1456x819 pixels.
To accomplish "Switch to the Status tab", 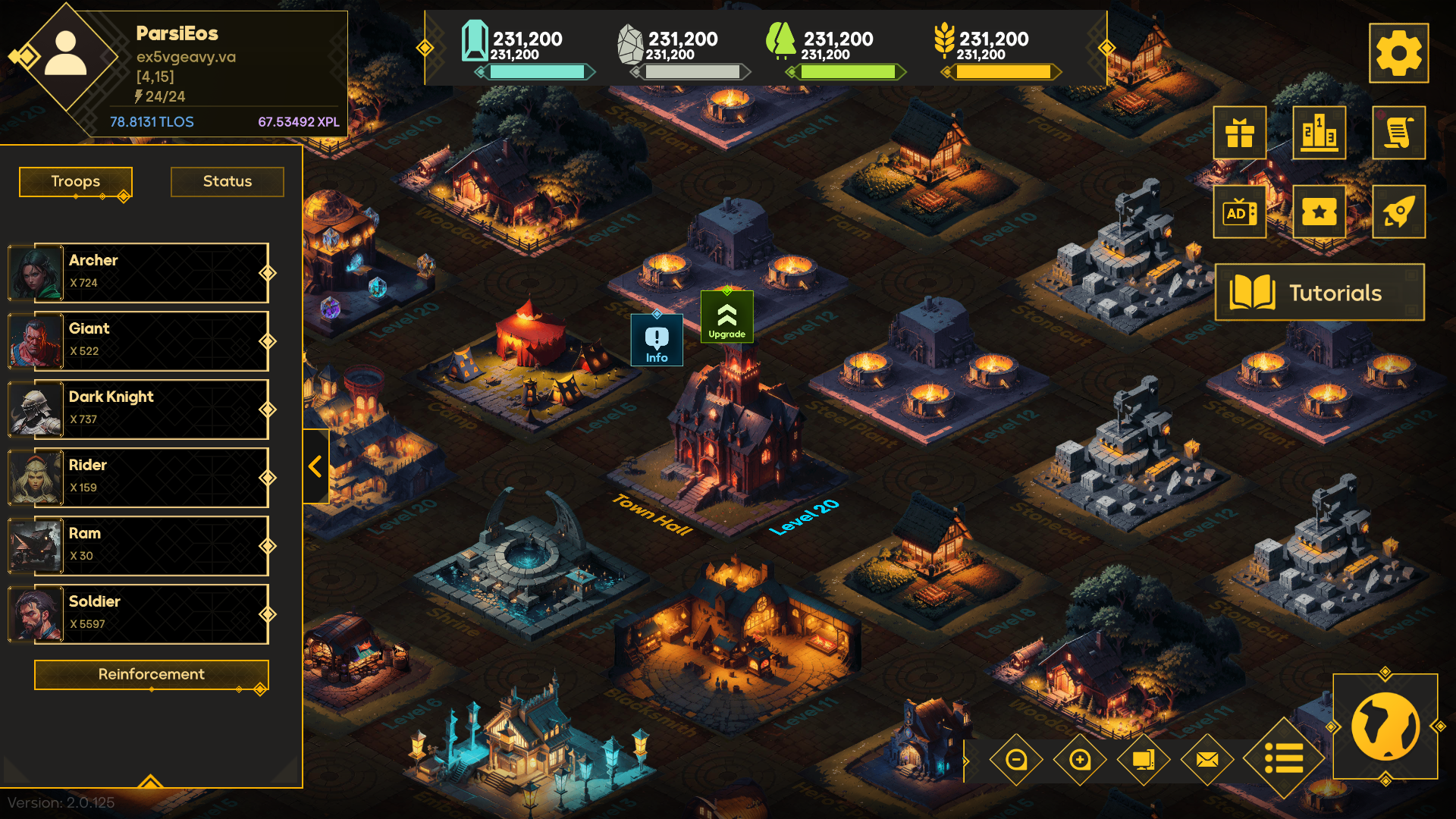I will 227,181.
